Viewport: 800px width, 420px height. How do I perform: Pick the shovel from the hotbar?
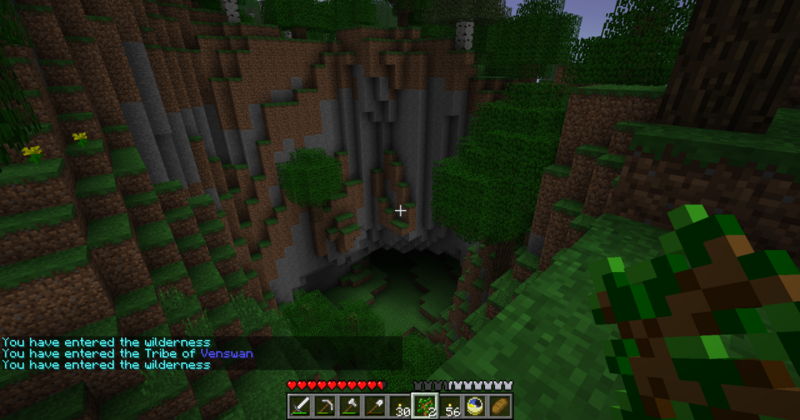tap(375, 405)
